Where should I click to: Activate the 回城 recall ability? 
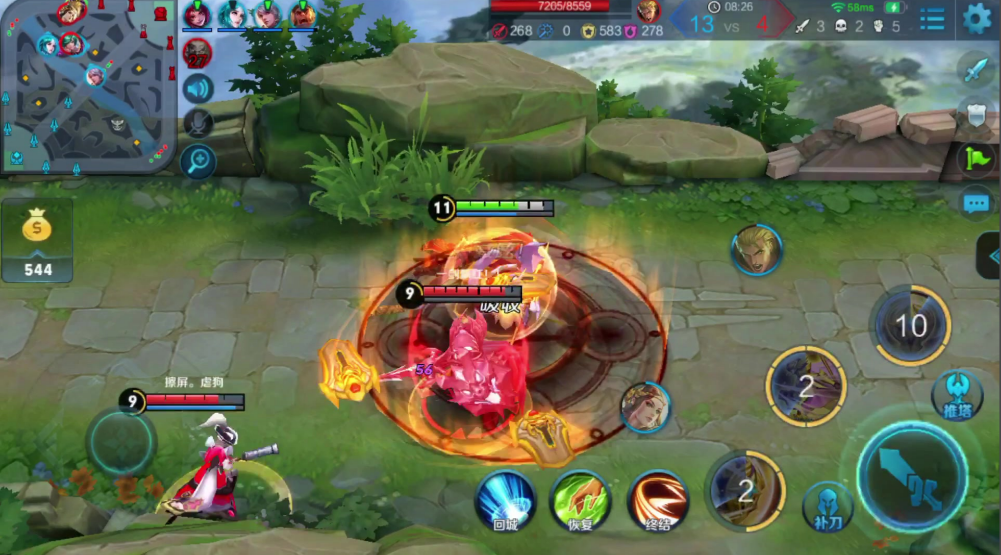click(505, 499)
